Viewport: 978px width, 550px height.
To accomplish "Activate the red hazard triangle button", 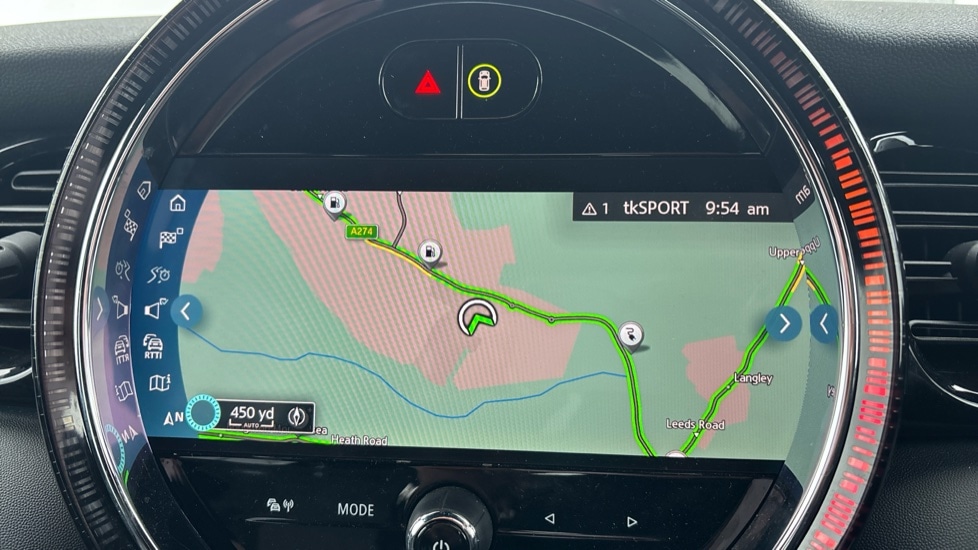I will (x=428, y=82).
